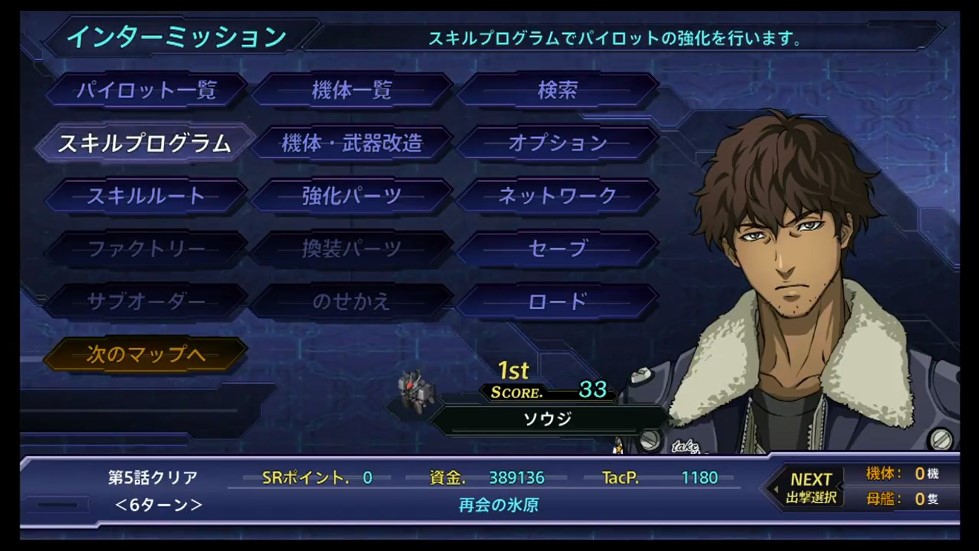Click the dimmed 換装パーツ entry
Viewport: 979px width, 551px height.
pyautogui.click(x=351, y=249)
